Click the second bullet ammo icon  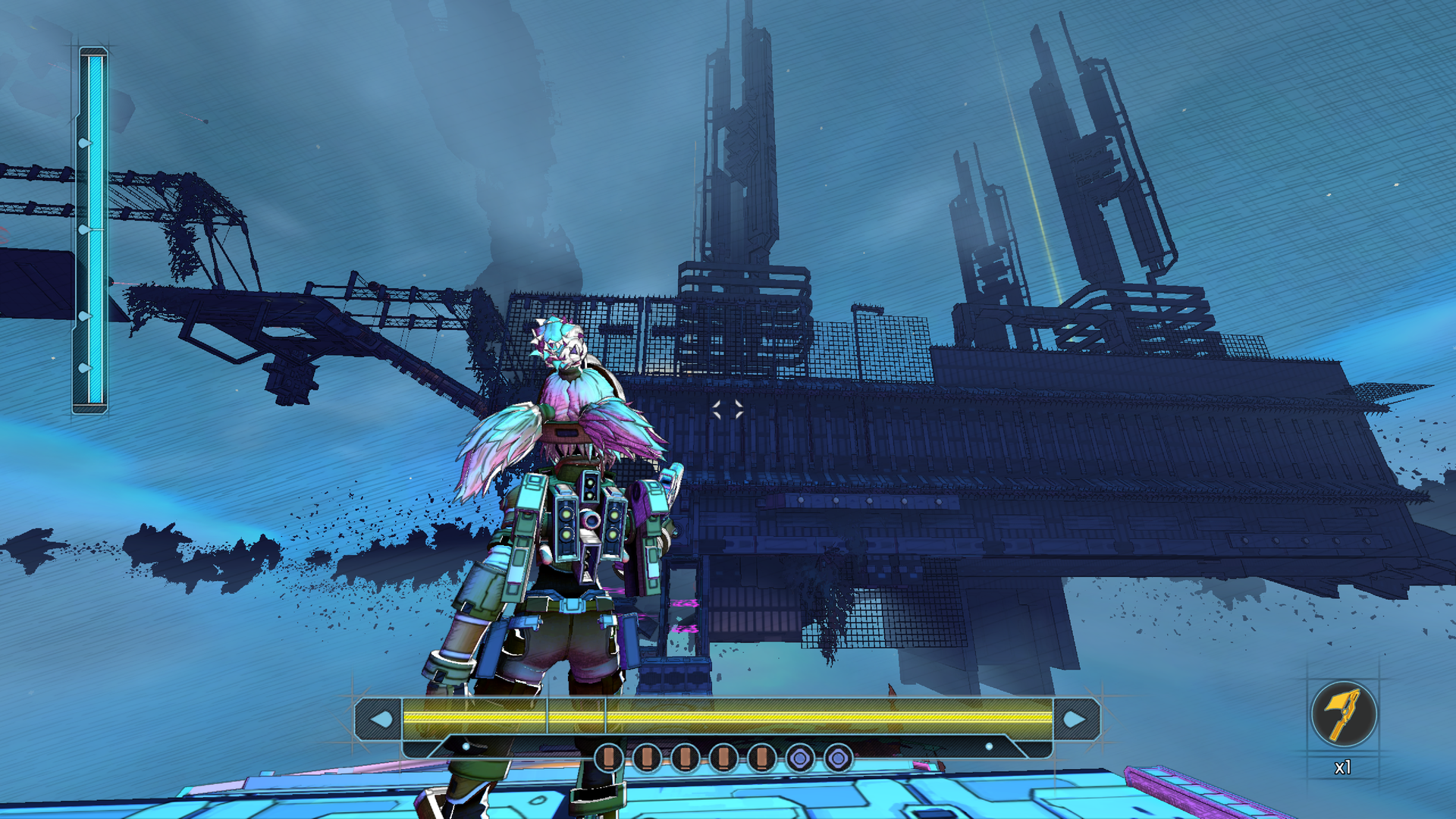click(645, 758)
